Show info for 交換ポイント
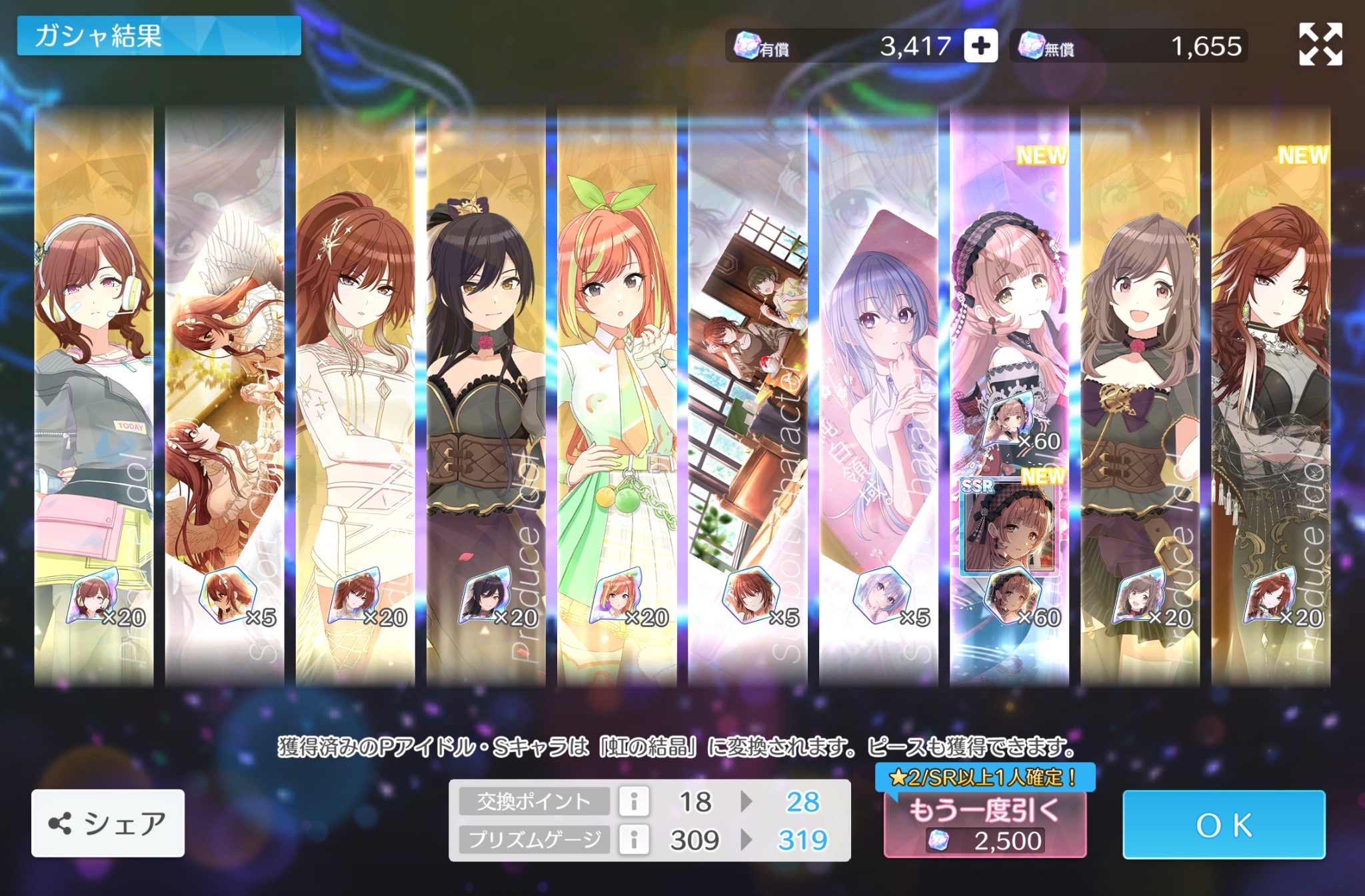 [634, 801]
